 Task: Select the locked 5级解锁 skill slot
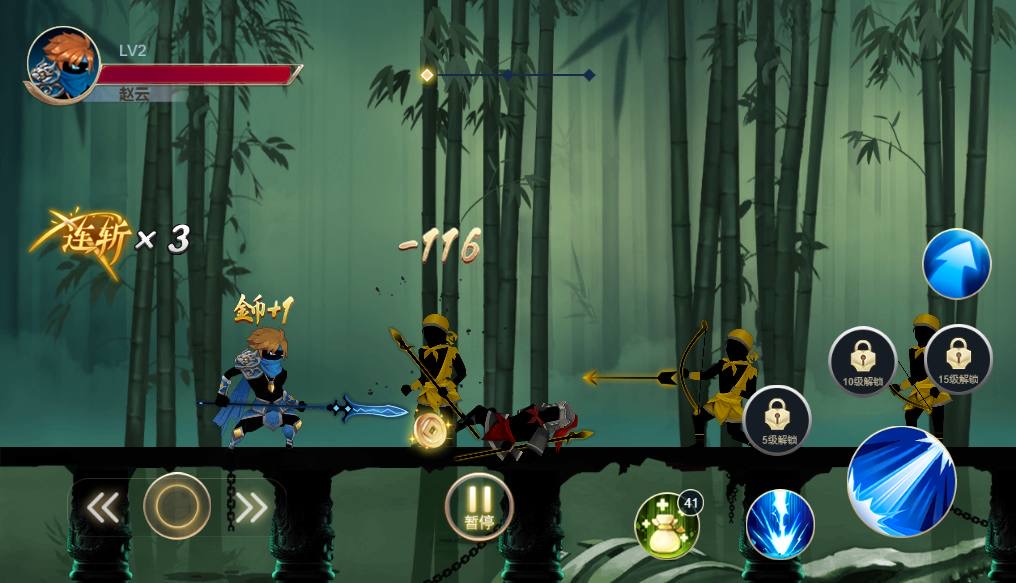click(x=778, y=420)
